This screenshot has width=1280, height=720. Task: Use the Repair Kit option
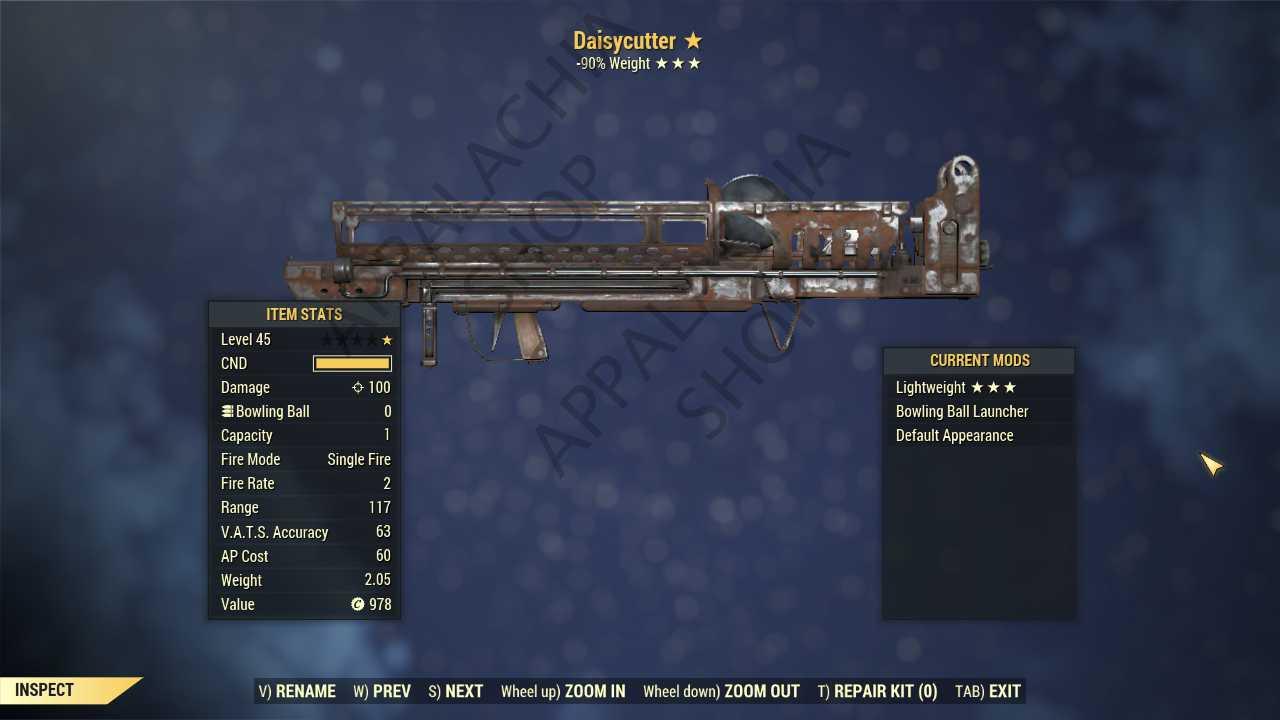point(877,691)
